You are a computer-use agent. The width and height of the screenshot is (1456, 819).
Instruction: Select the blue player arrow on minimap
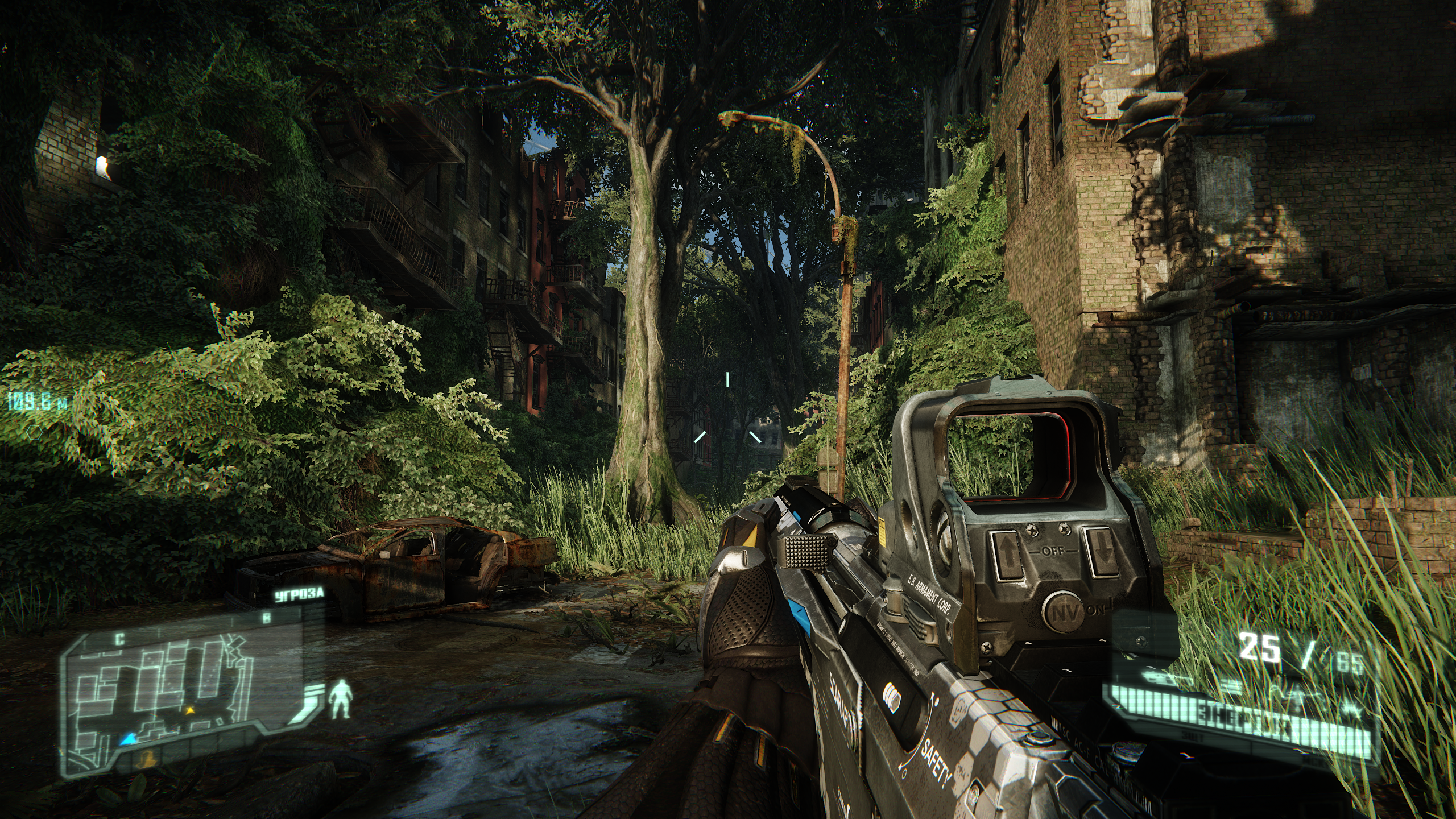click(129, 738)
